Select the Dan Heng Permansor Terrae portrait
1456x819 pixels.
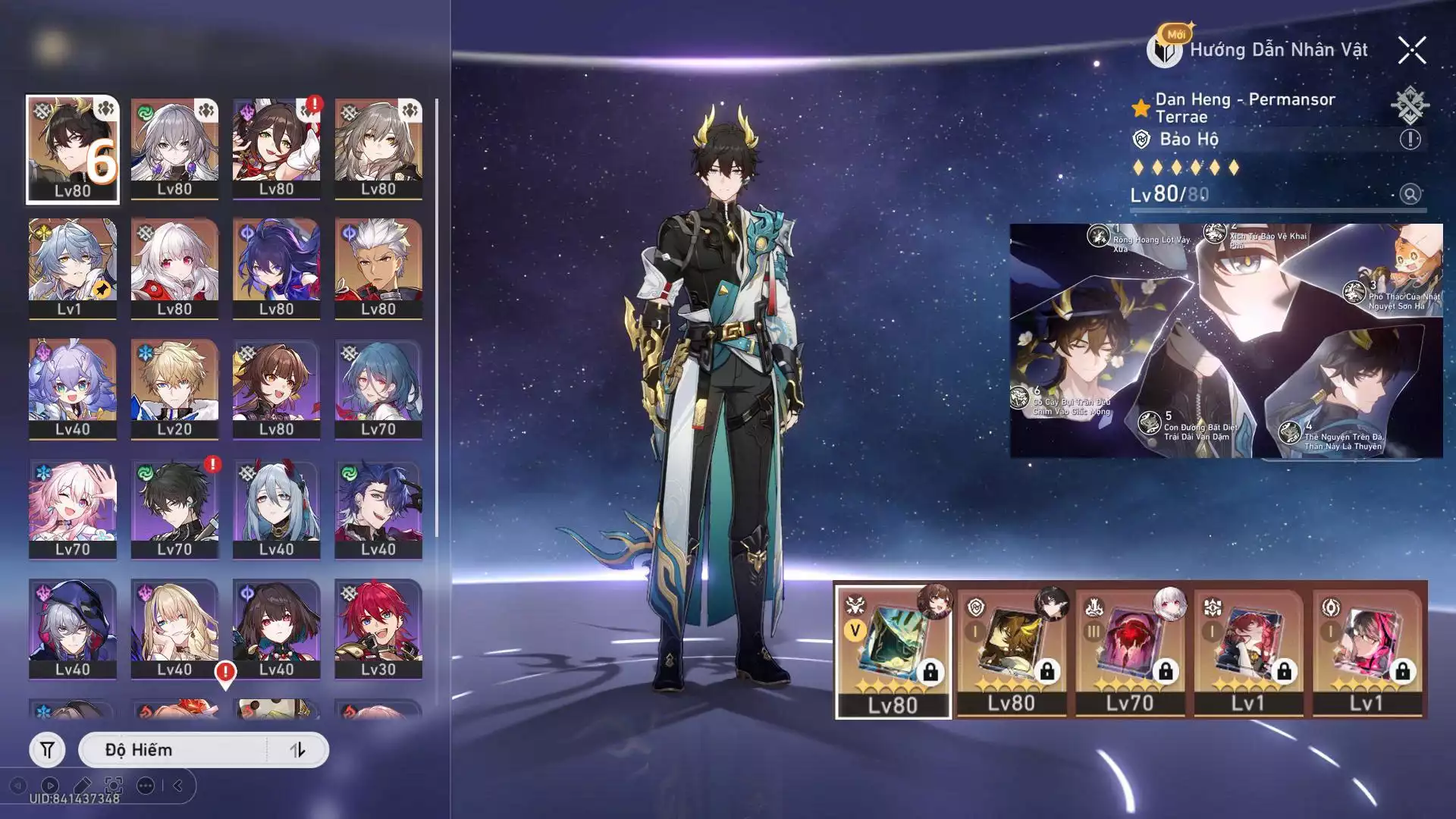pyautogui.click(x=73, y=149)
